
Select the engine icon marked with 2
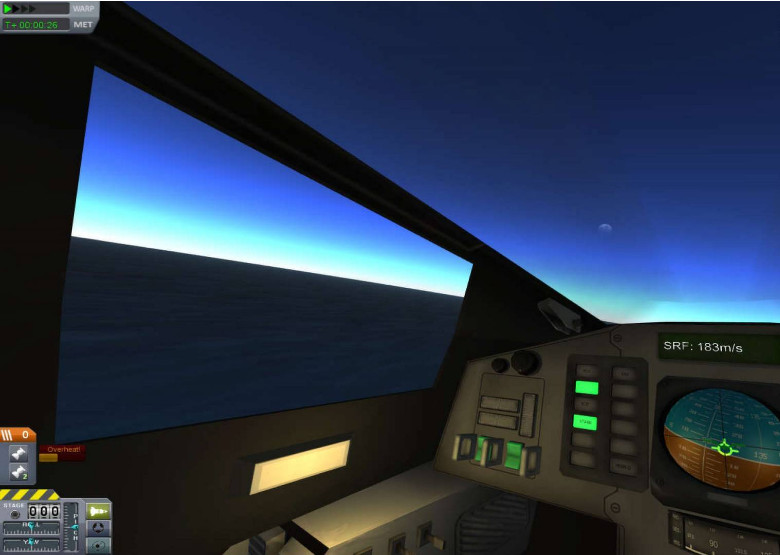coord(19,471)
